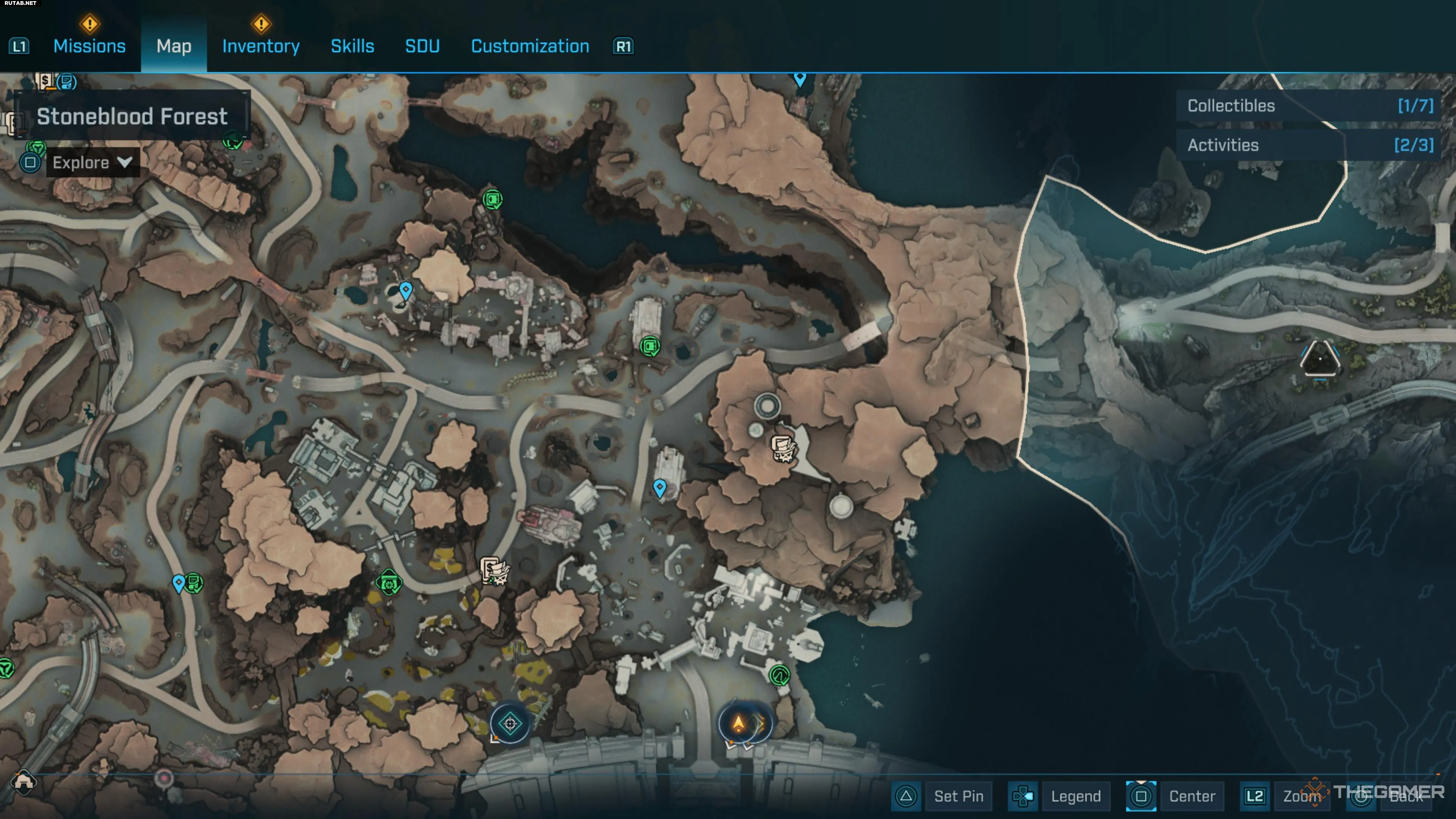Select the Stoneblood Forest region label
The width and height of the screenshot is (1456, 819).
click(x=132, y=116)
